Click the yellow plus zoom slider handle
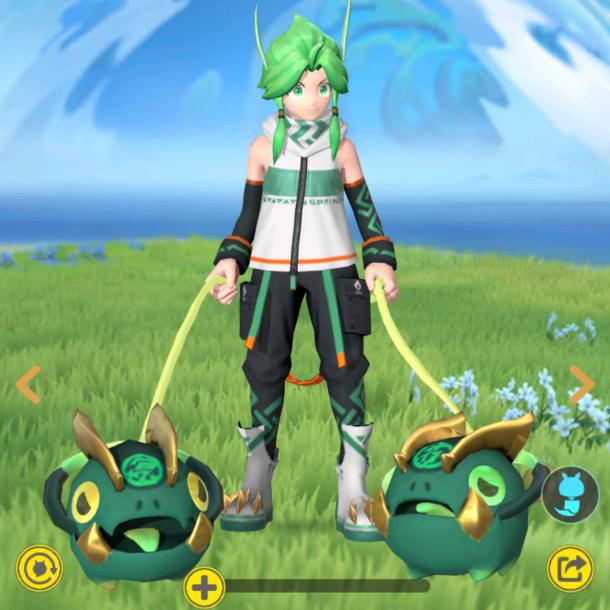 pyautogui.click(x=204, y=587)
